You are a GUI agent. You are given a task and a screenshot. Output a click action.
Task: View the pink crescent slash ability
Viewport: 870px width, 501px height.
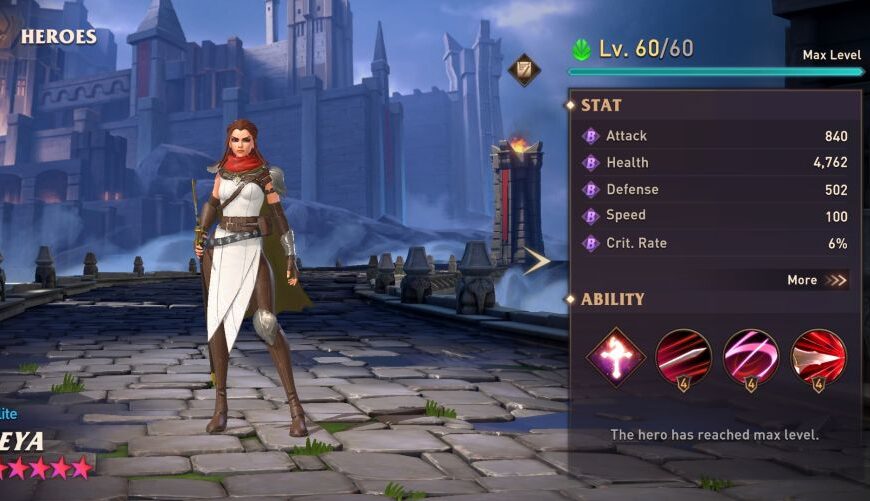pyautogui.click(x=751, y=356)
